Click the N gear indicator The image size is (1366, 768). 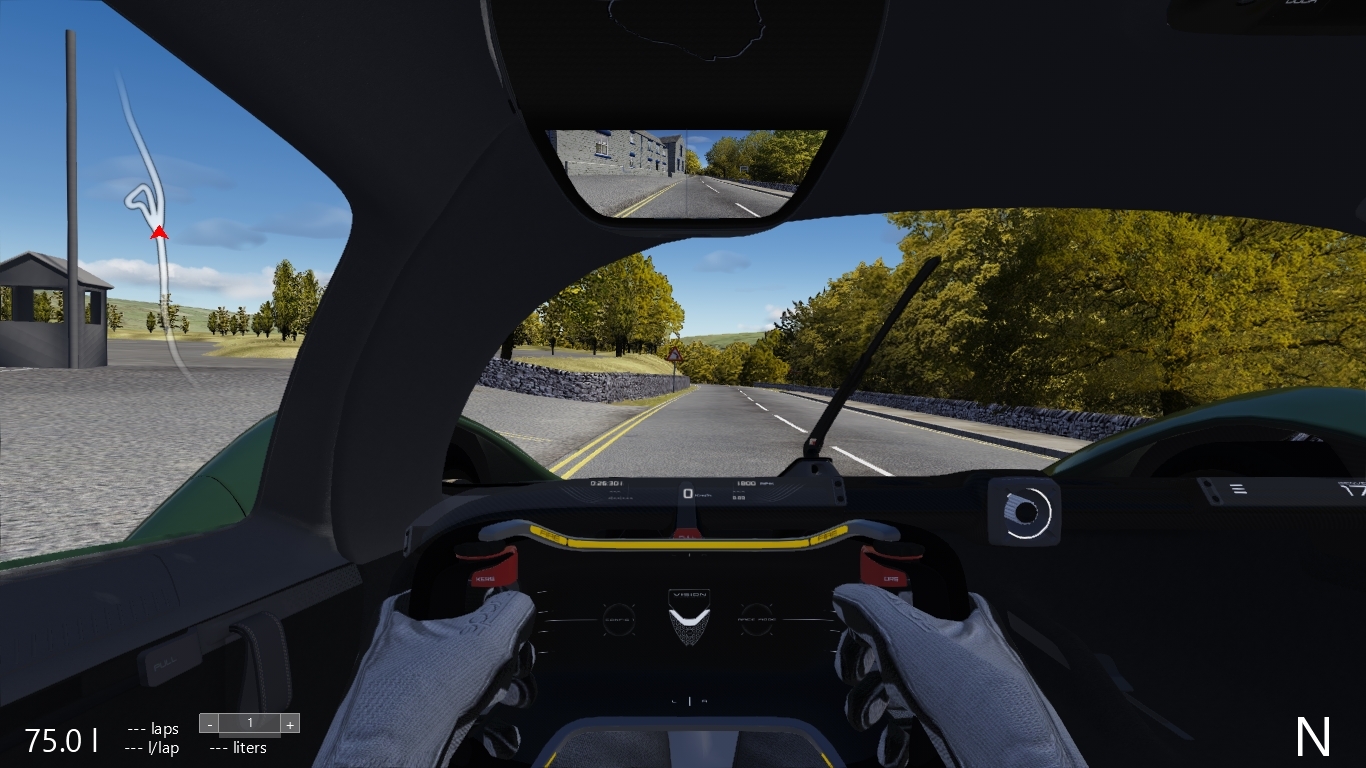point(1311,737)
